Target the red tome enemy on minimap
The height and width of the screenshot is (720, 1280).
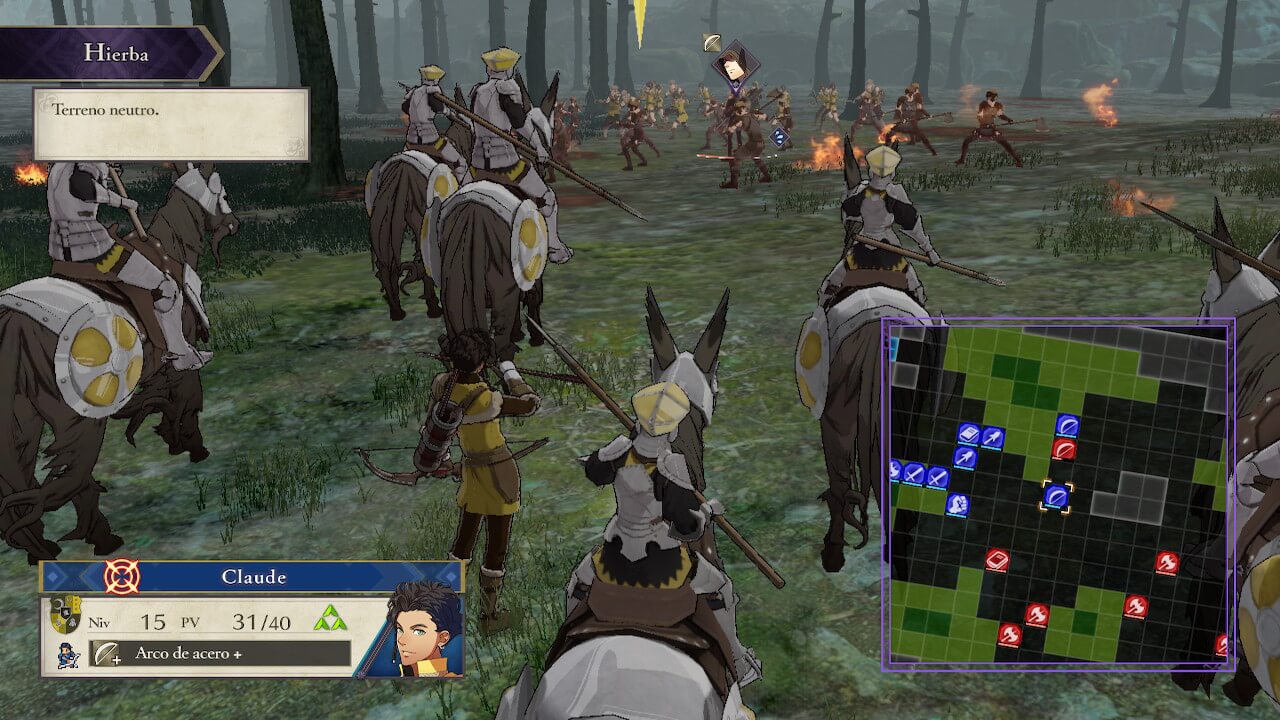coord(997,560)
